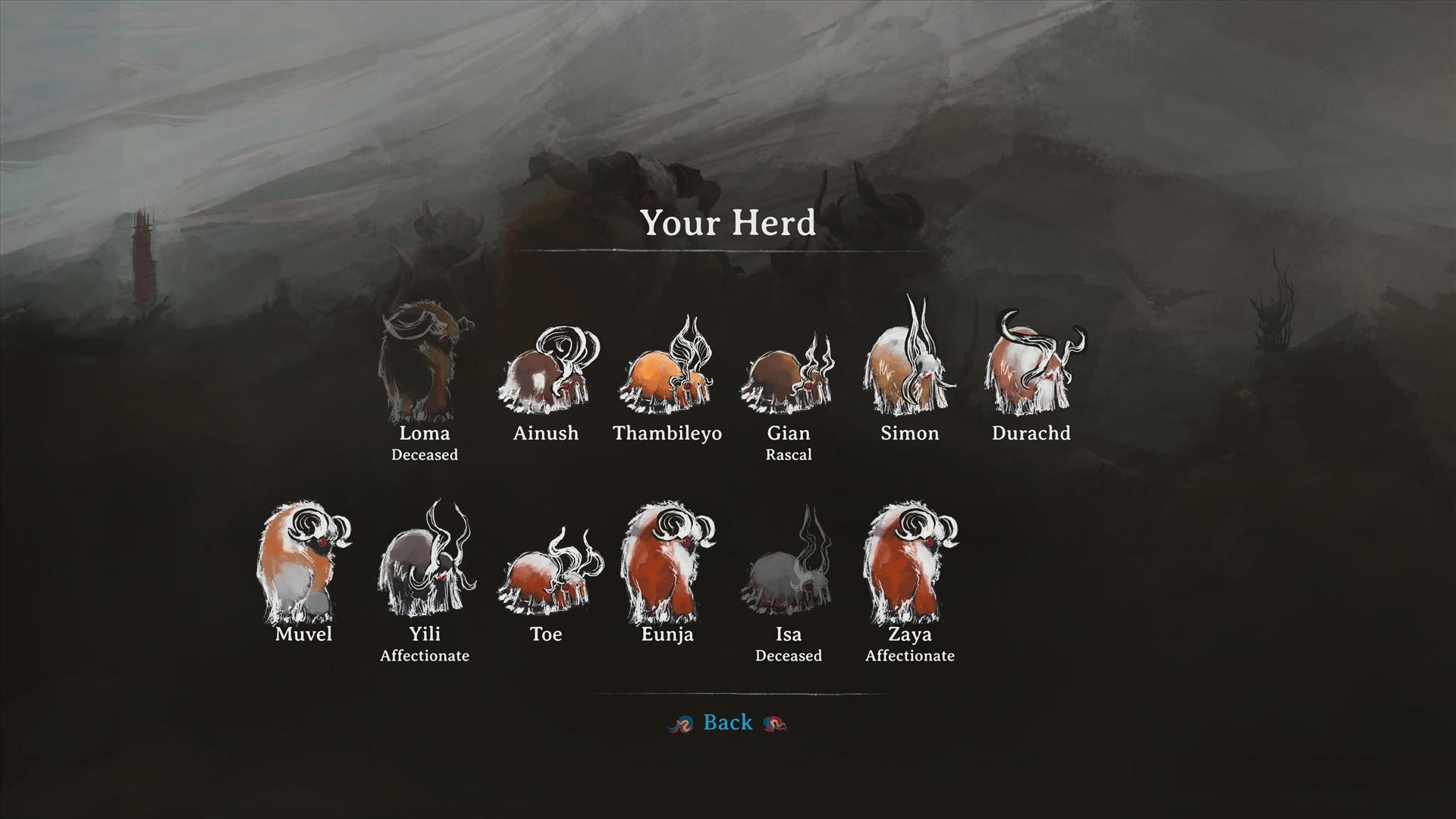Go back from the herd screen
The image size is (1456, 819).
pyautogui.click(x=727, y=723)
